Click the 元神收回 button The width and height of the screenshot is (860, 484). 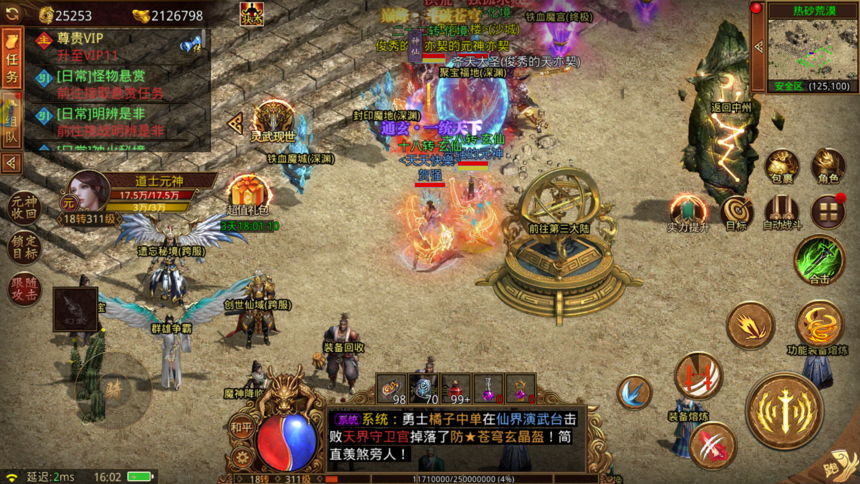[24, 206]
